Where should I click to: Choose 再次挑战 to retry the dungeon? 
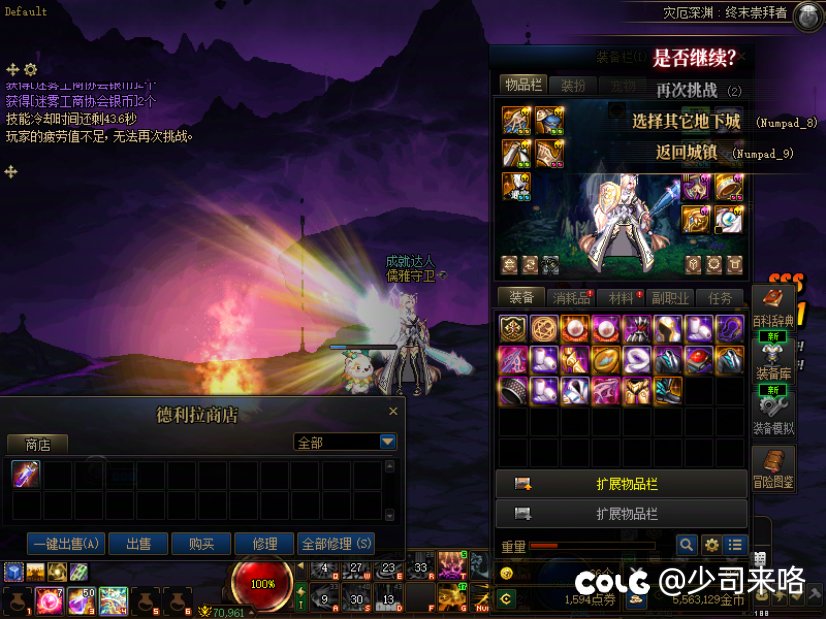(687, 90)
